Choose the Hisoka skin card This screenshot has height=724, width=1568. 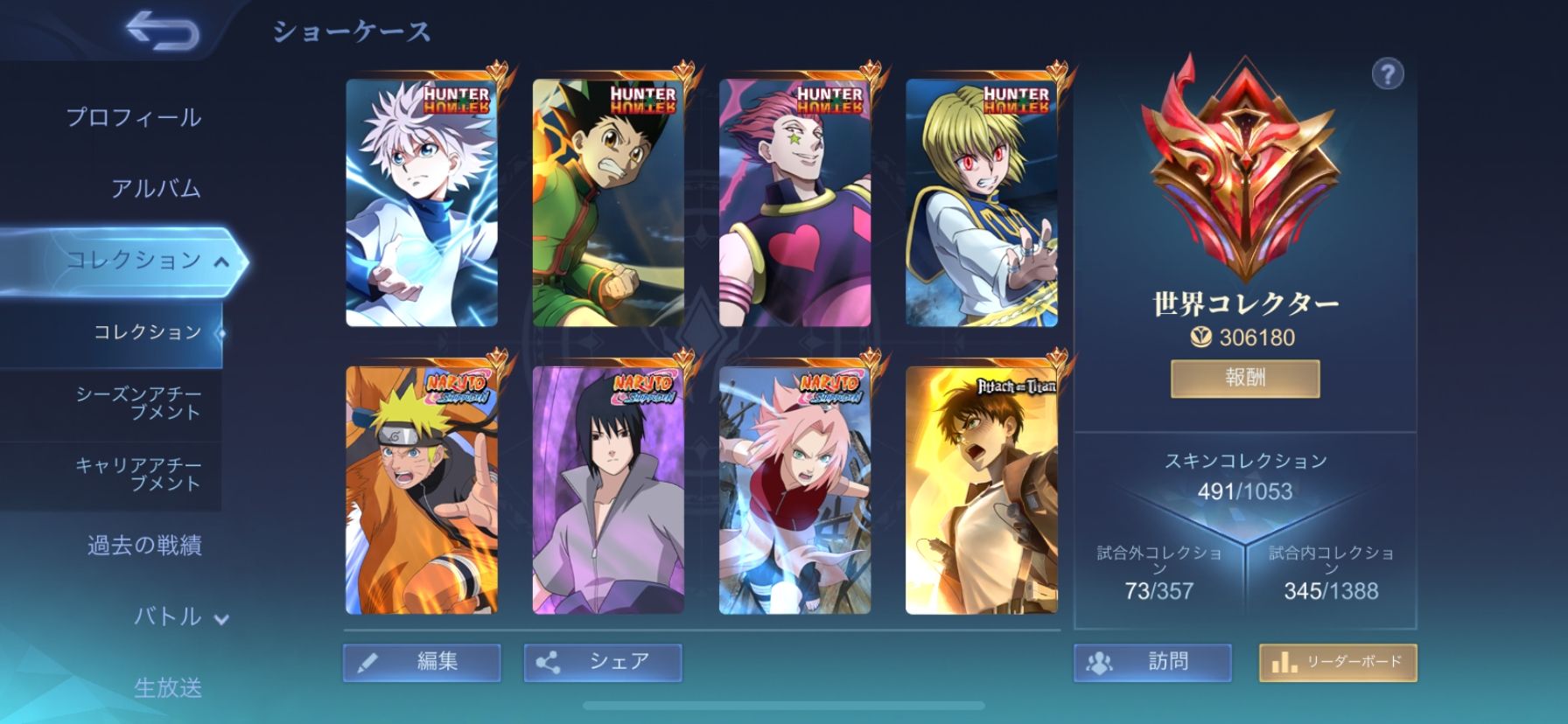(x=794, y=203)
